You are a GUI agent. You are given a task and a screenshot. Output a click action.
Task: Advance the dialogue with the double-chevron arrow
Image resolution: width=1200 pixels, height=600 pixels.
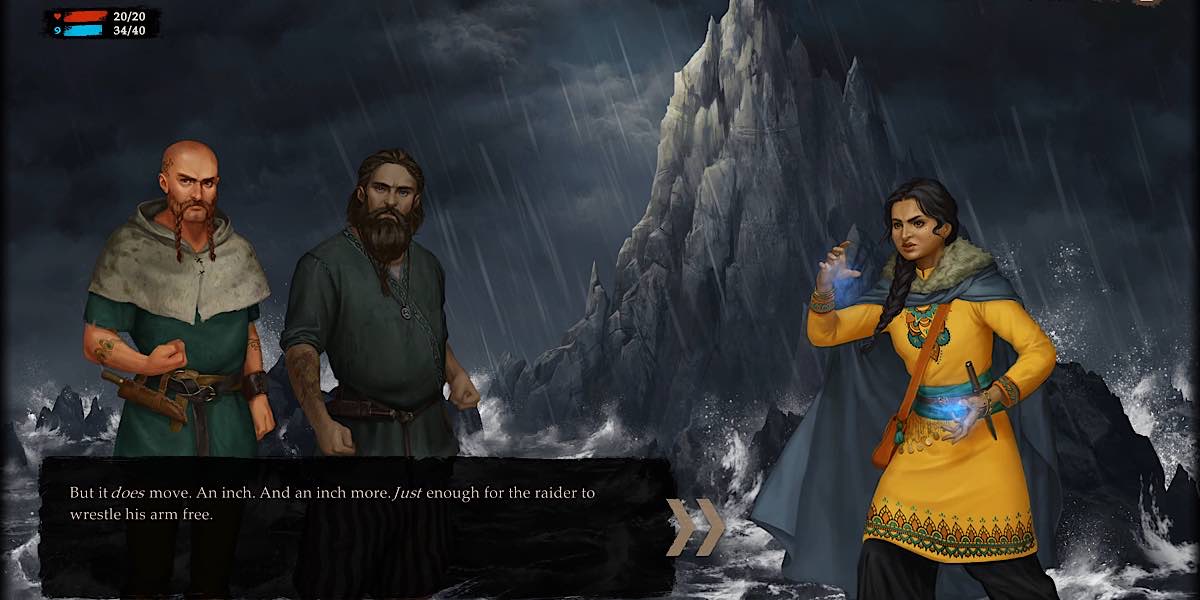pyautogui.click(x=695, y=527)
